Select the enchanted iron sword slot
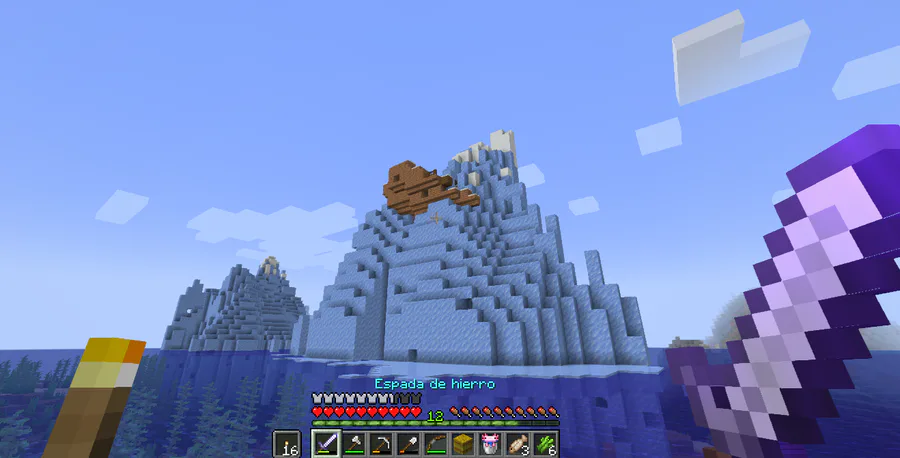The height and width of the screenshot is (458, 900). click(x=326, y=444)
